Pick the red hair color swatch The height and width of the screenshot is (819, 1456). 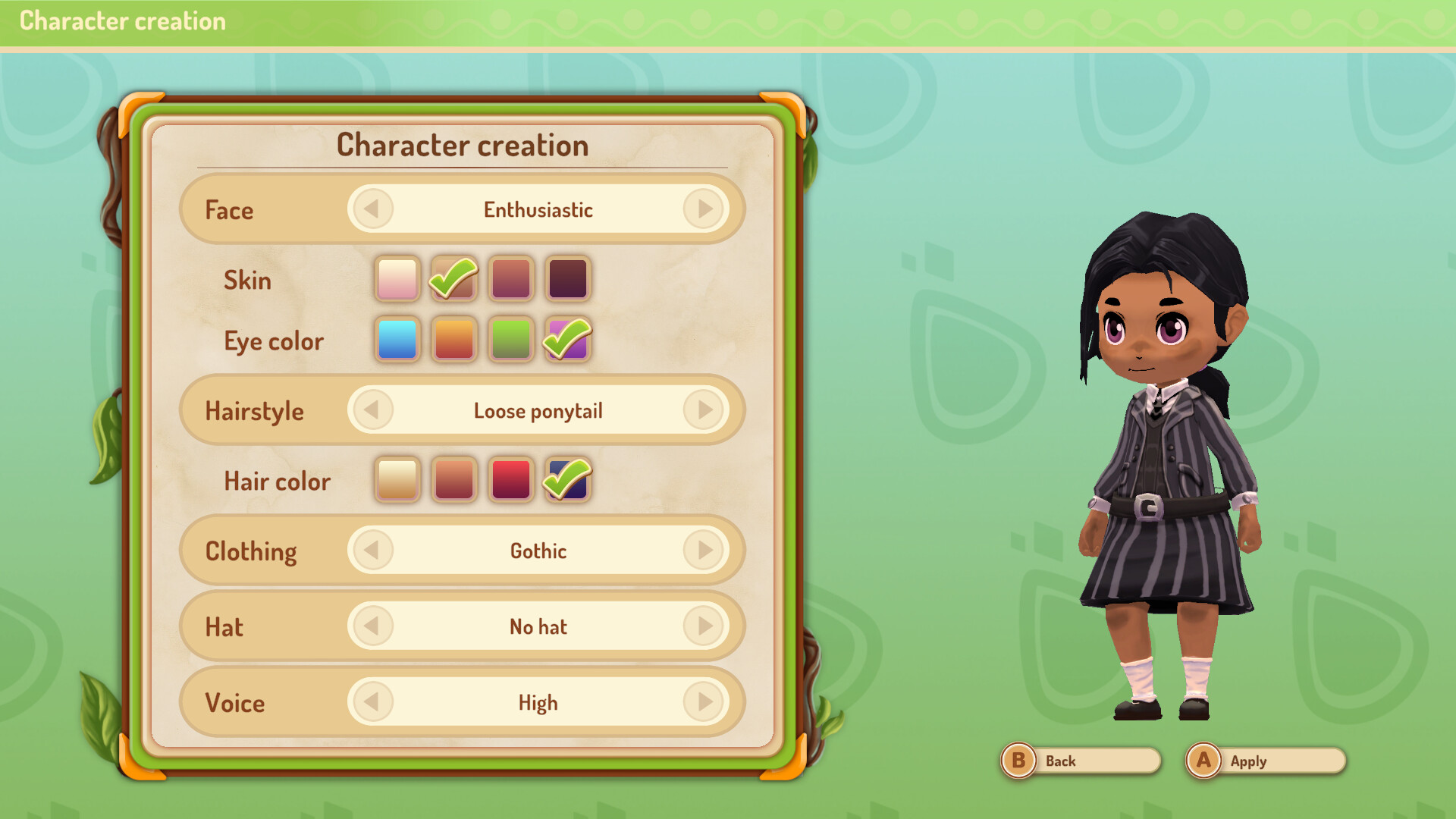tap(510, 479)
